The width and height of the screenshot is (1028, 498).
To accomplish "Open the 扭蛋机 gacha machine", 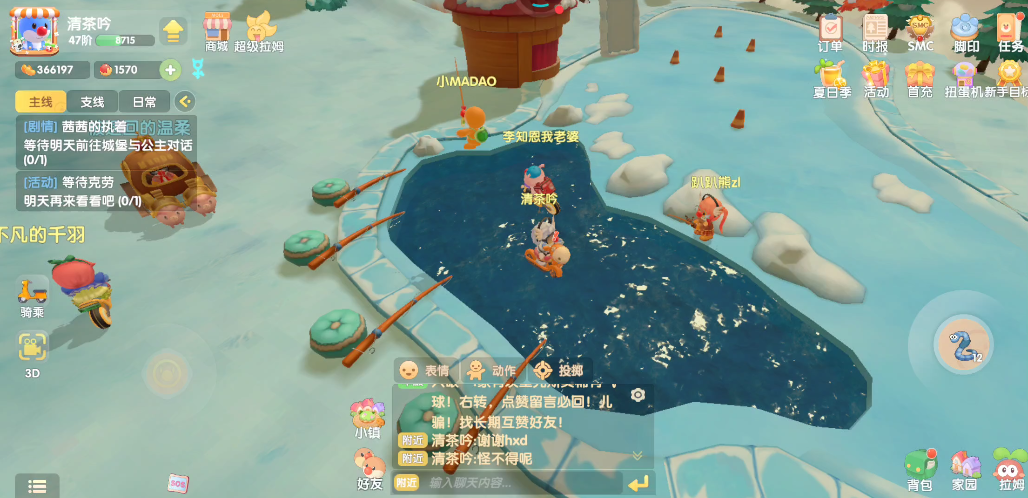I will point(964,77).
